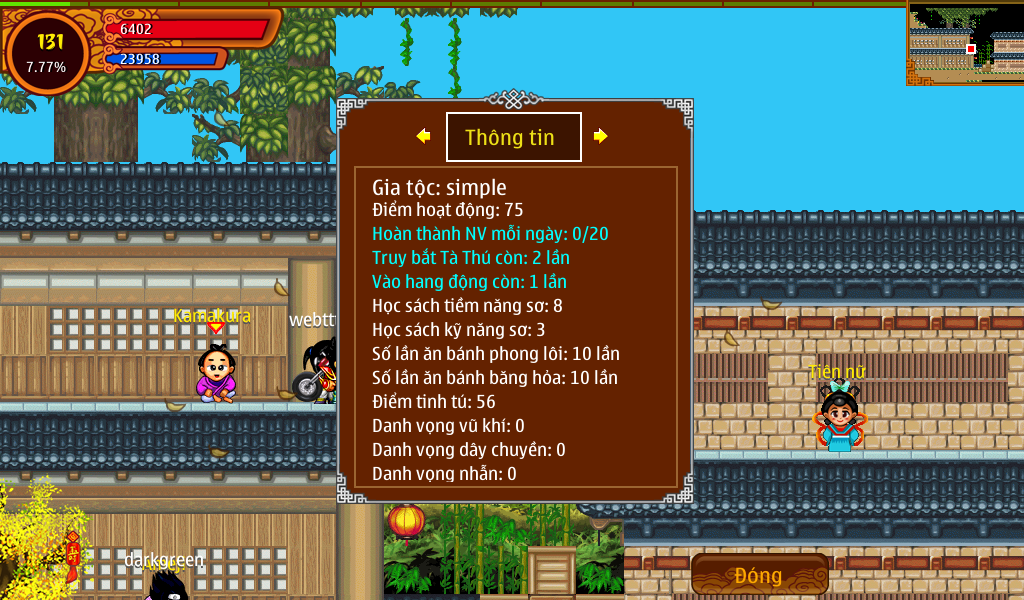Click the level 131 character badge
This screenshot has width=1024, height=600.
(48, 52)
